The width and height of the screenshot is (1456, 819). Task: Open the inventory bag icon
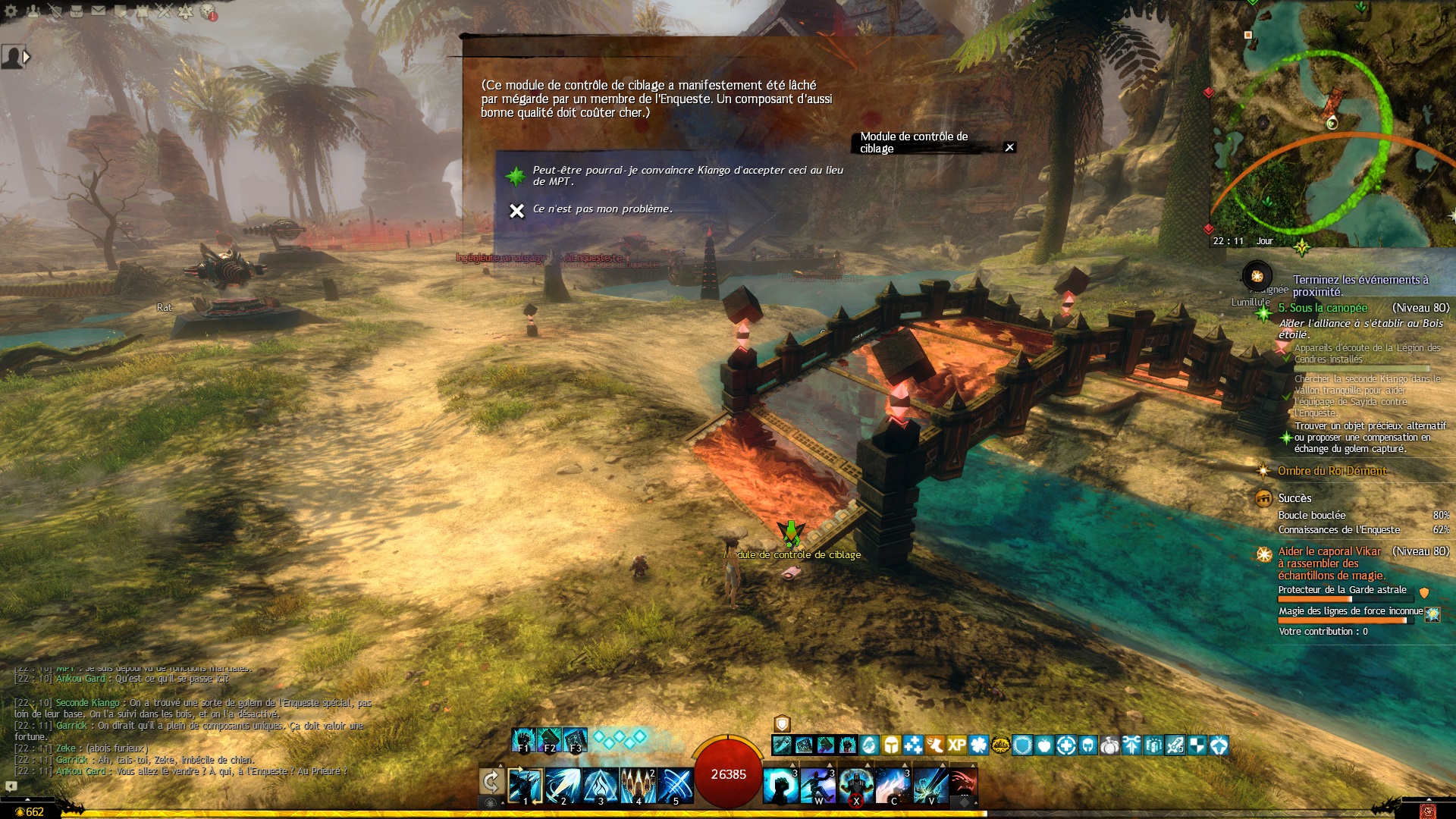(x=77, y=11)
